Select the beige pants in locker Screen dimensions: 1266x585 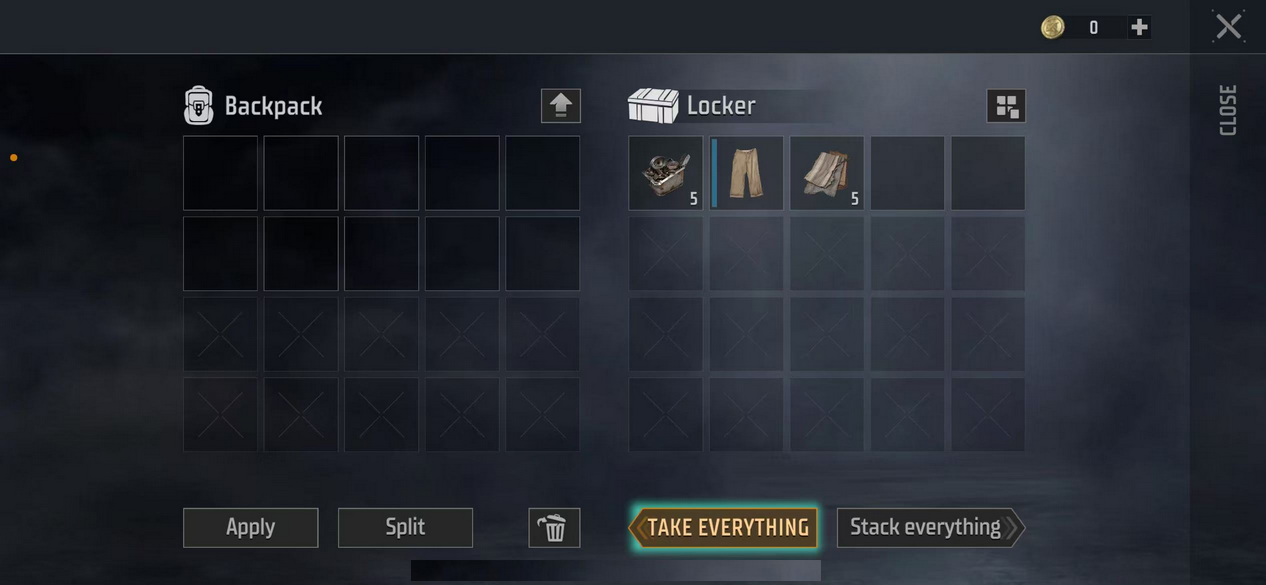(x=746, y=173)
